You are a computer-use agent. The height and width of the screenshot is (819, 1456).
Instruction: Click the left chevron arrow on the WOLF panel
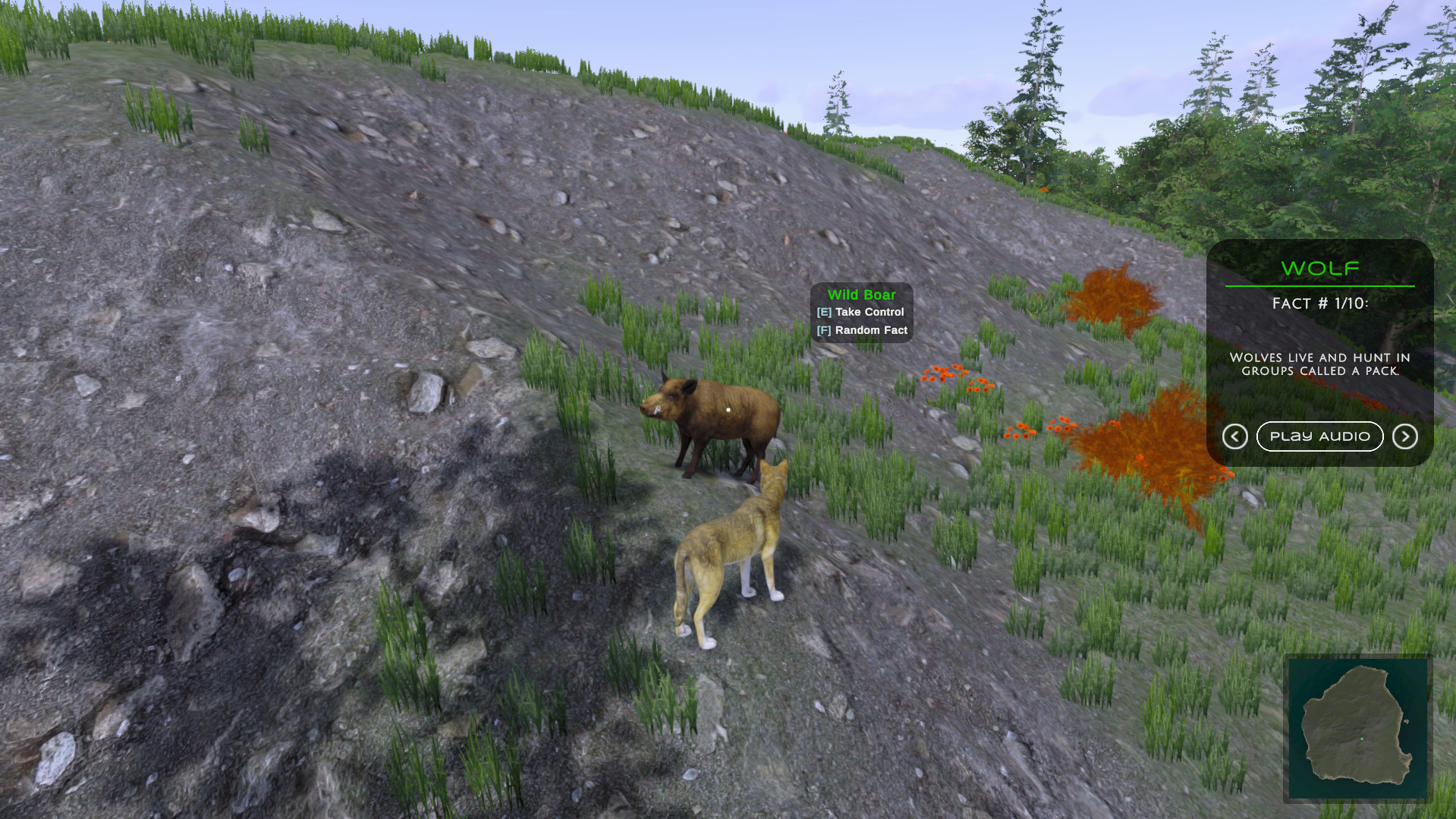click(1235, 436)
